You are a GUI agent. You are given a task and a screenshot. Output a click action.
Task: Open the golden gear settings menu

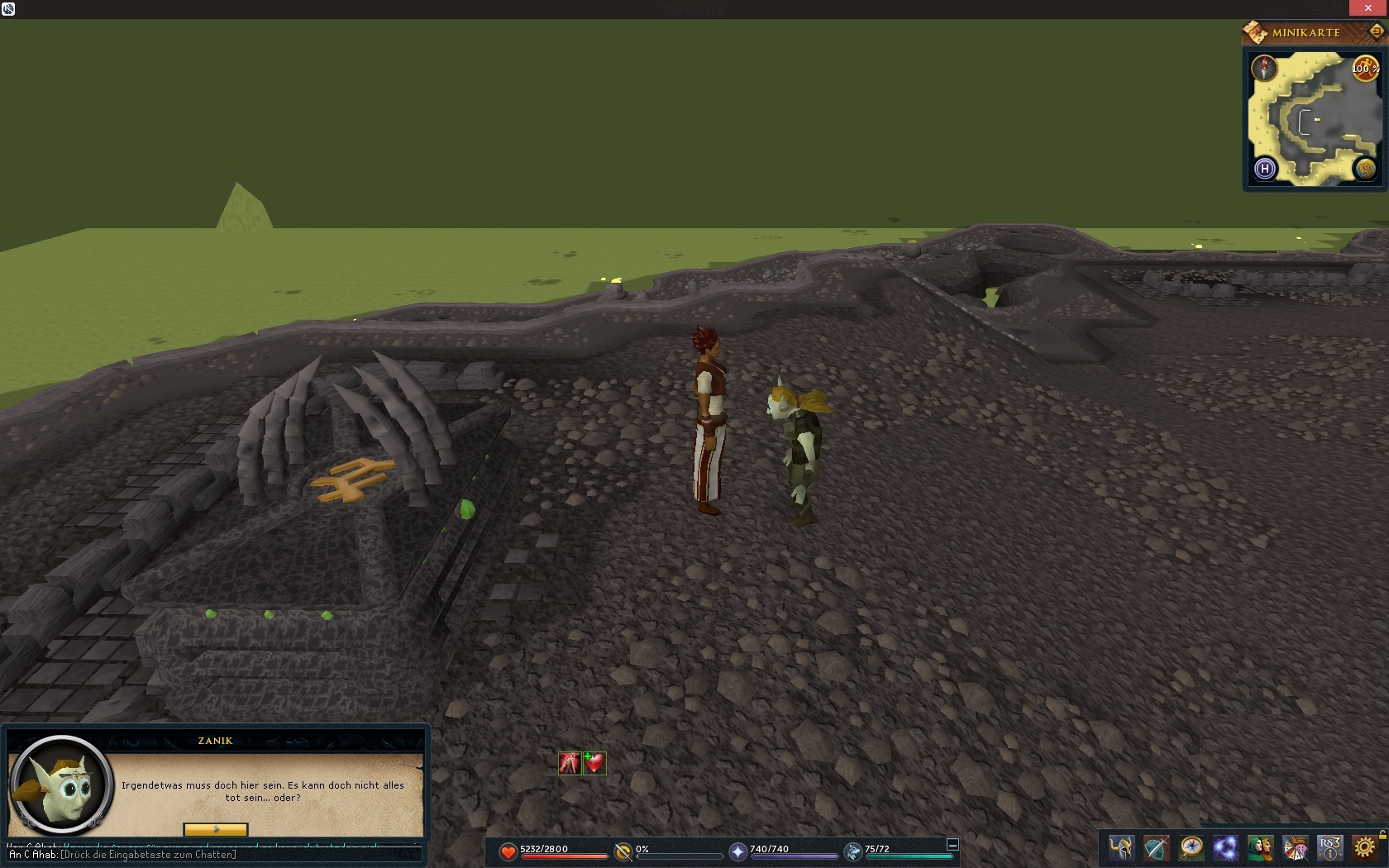click(1365, 848)
